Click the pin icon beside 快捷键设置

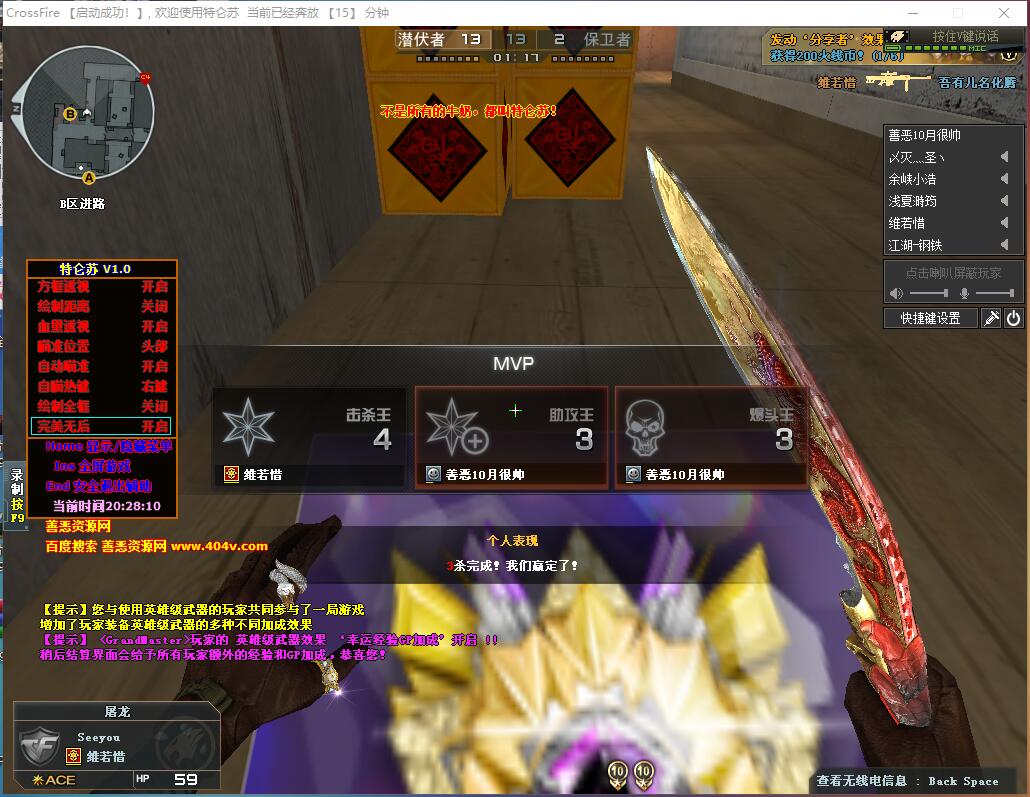pyautogui.click(x=991, y=318)
